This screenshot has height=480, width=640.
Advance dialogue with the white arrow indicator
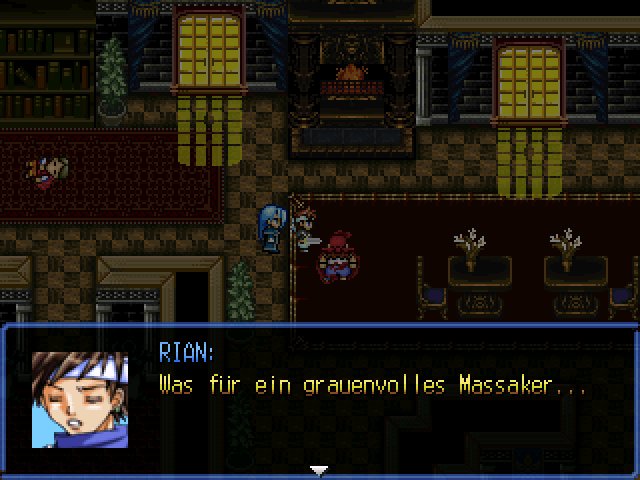click(319, 470)
